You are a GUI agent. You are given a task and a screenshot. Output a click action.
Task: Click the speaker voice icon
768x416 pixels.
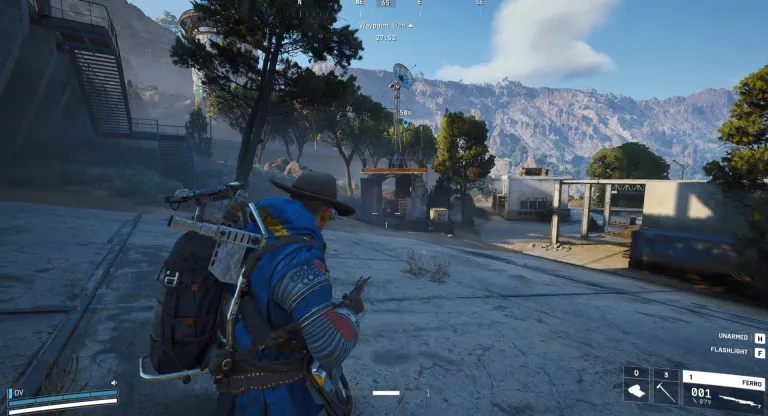tap(115, 382)
